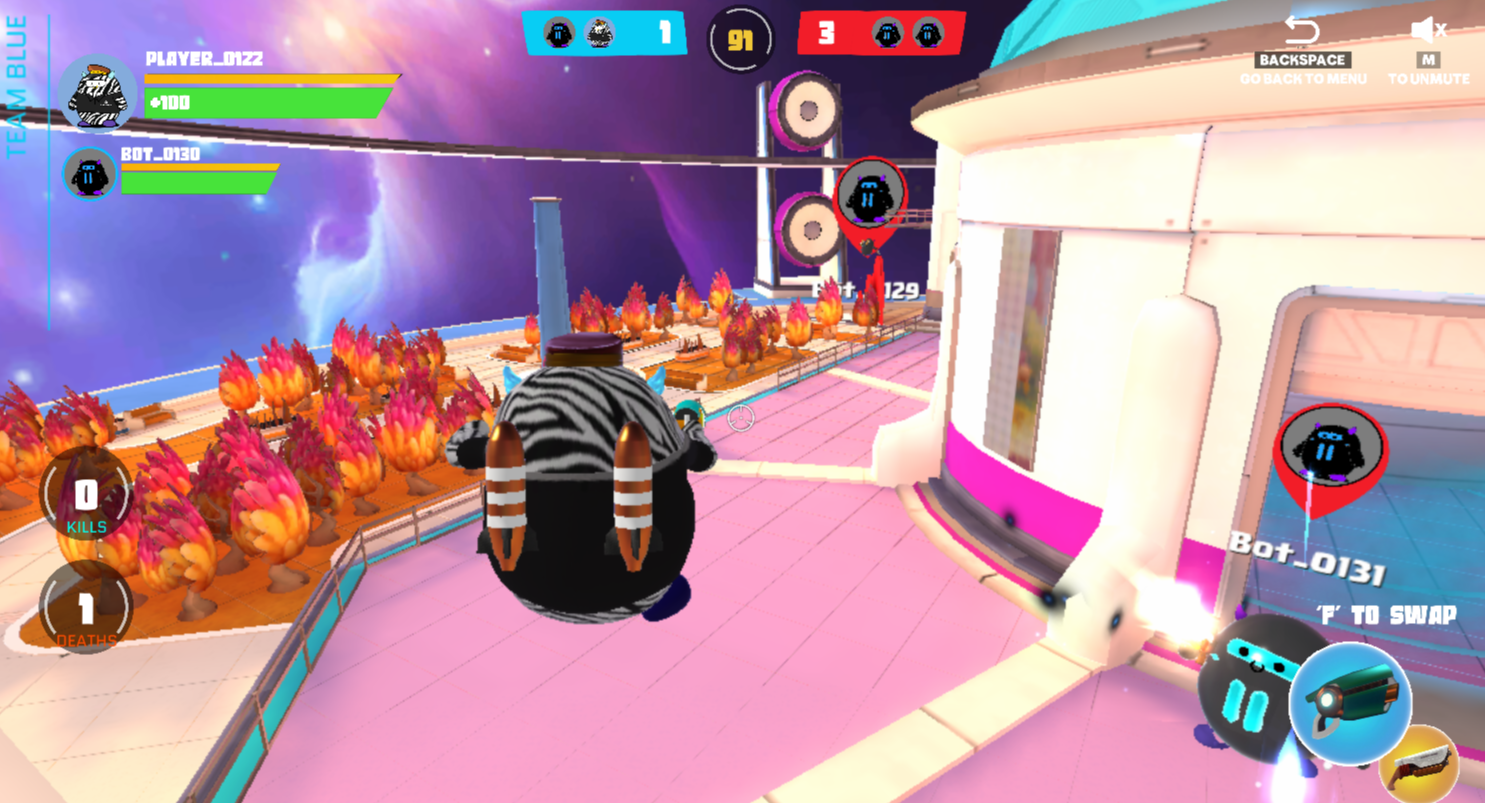The height and width of the screenshot is (803, 1485).
Task: Select the blue blaster weapon icon
Action: 1349,702
